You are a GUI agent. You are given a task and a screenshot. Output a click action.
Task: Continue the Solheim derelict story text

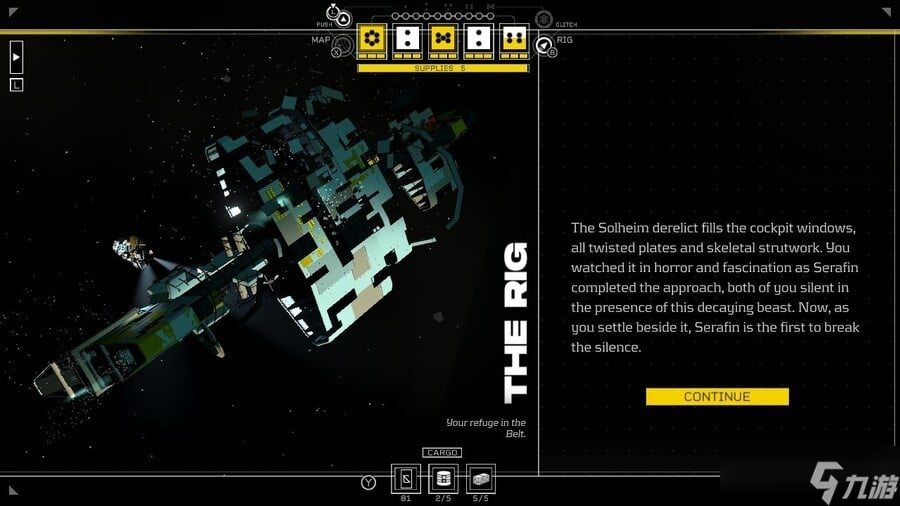pyautogui.click(x=717, y=397)
